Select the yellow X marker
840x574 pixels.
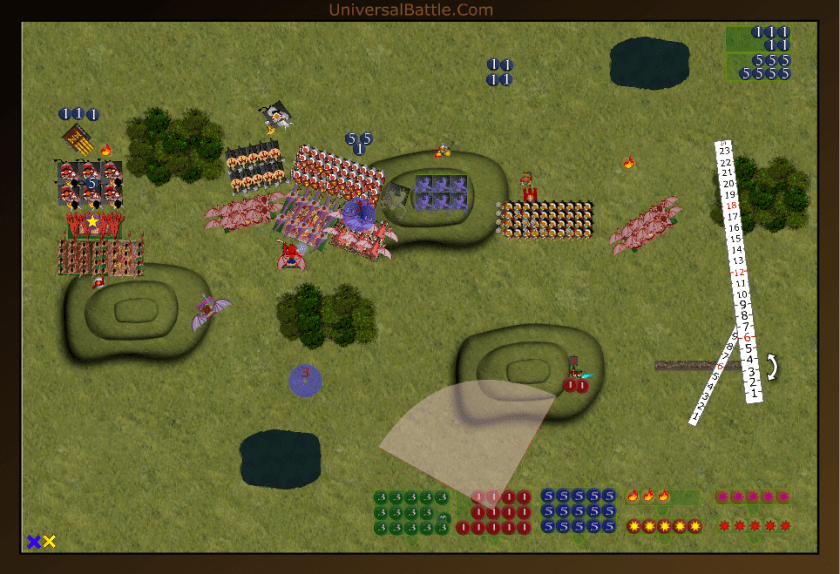49,541
